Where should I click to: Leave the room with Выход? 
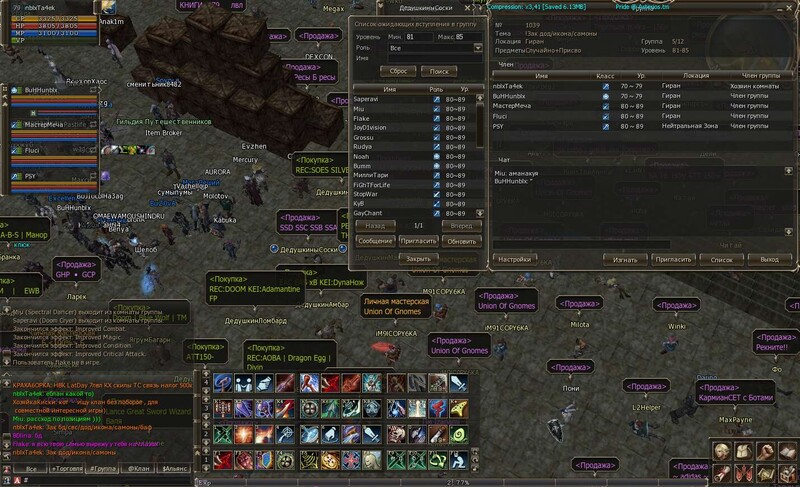(x=769, y=259)
